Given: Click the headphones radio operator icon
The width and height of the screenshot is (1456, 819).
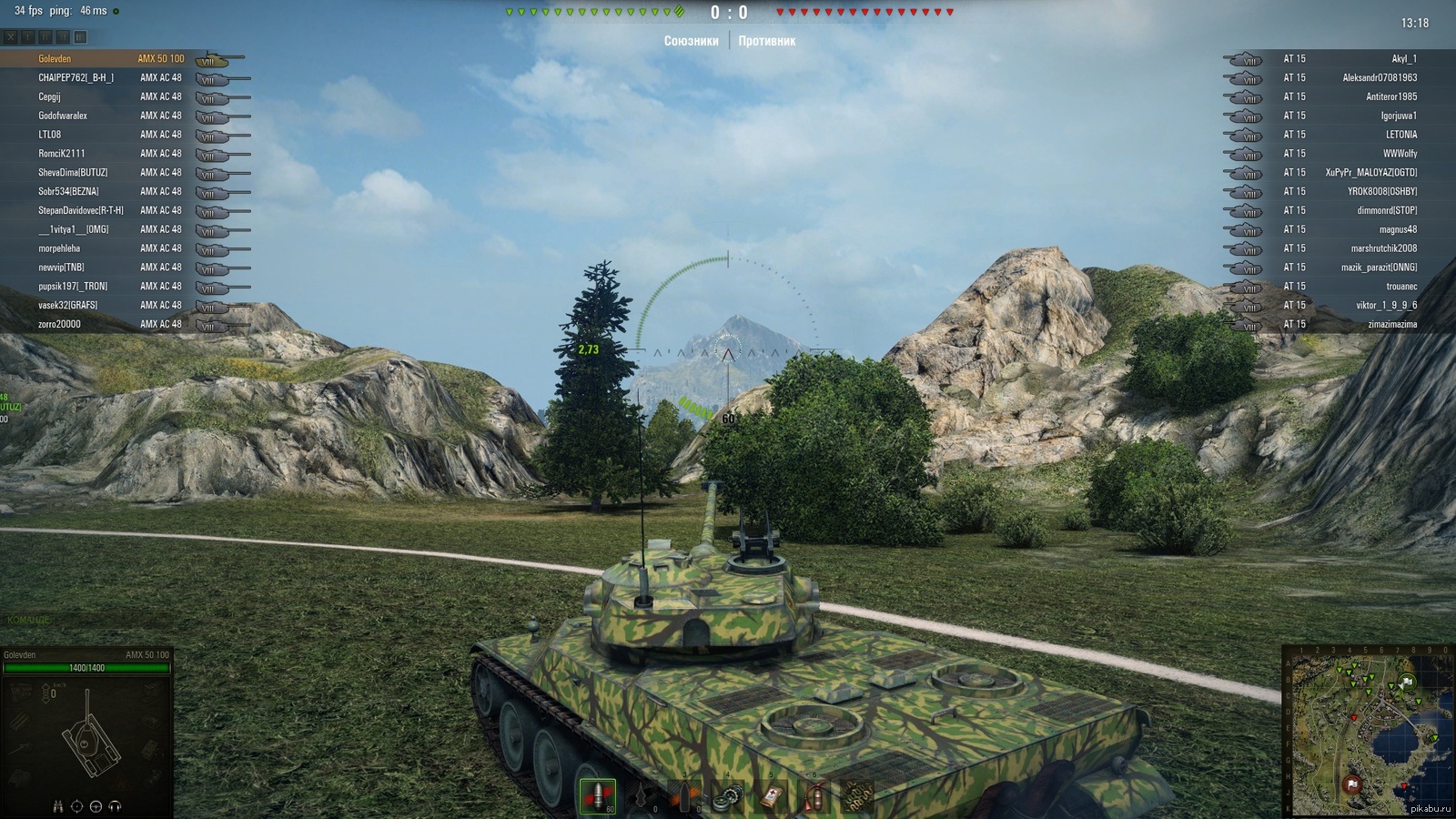Looking at the screenshot, I should (x=115, y=806).
